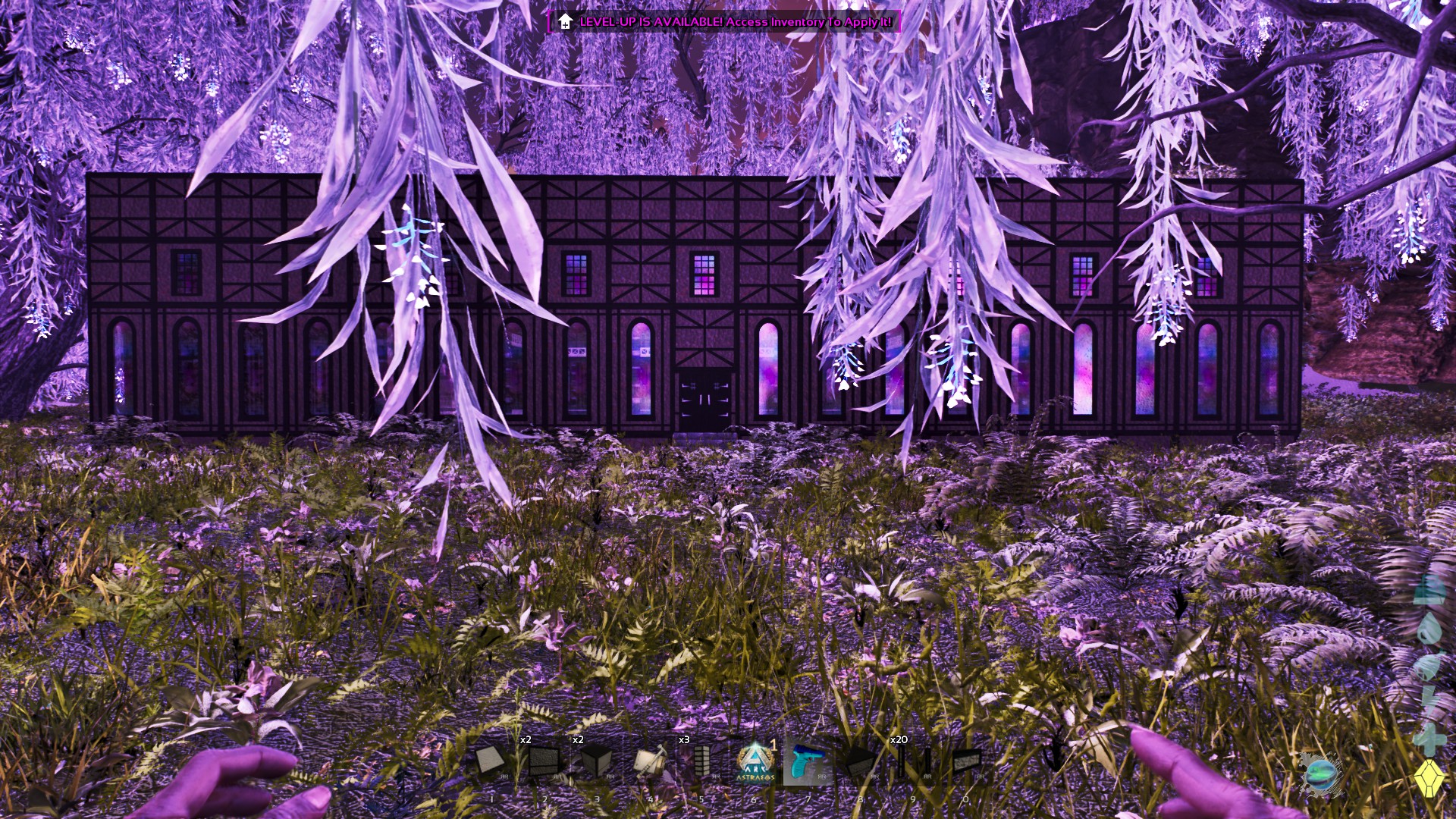Image resolution: width=1456 pixels, height=819 pixels.
Task: Select the x2 cube block hotbar slot
Action: click(x=596, y=762)
